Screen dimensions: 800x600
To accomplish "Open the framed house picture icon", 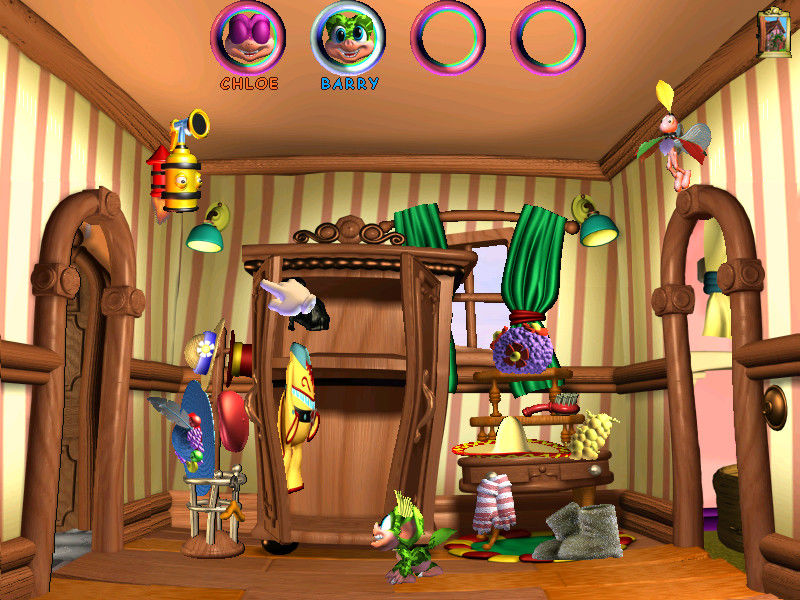I will (774, 34).
